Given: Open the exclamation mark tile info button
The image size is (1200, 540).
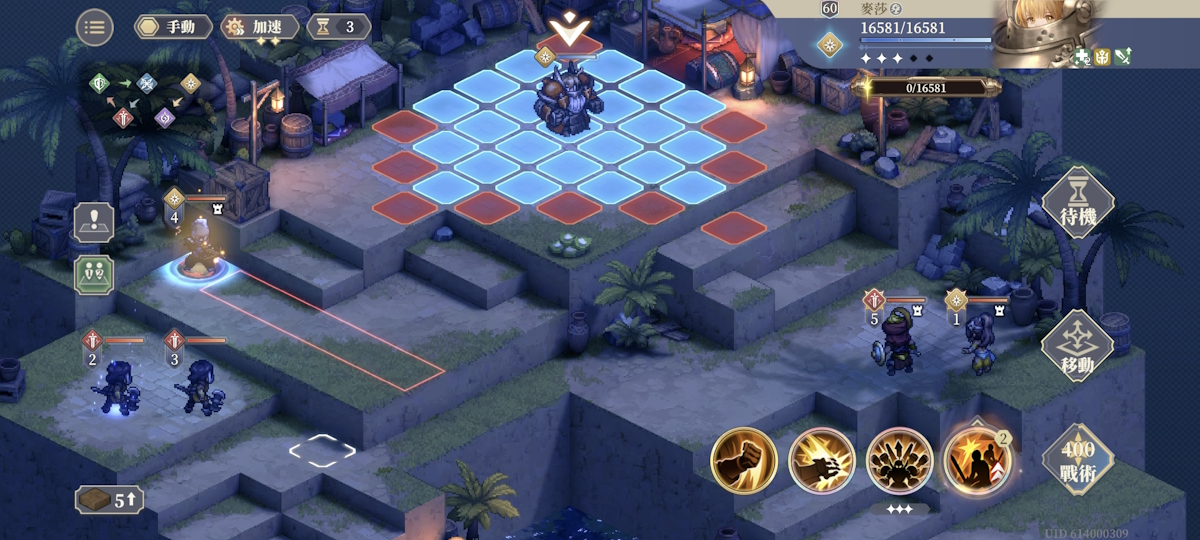Looking at the screenshot, I should click(94, 222).
